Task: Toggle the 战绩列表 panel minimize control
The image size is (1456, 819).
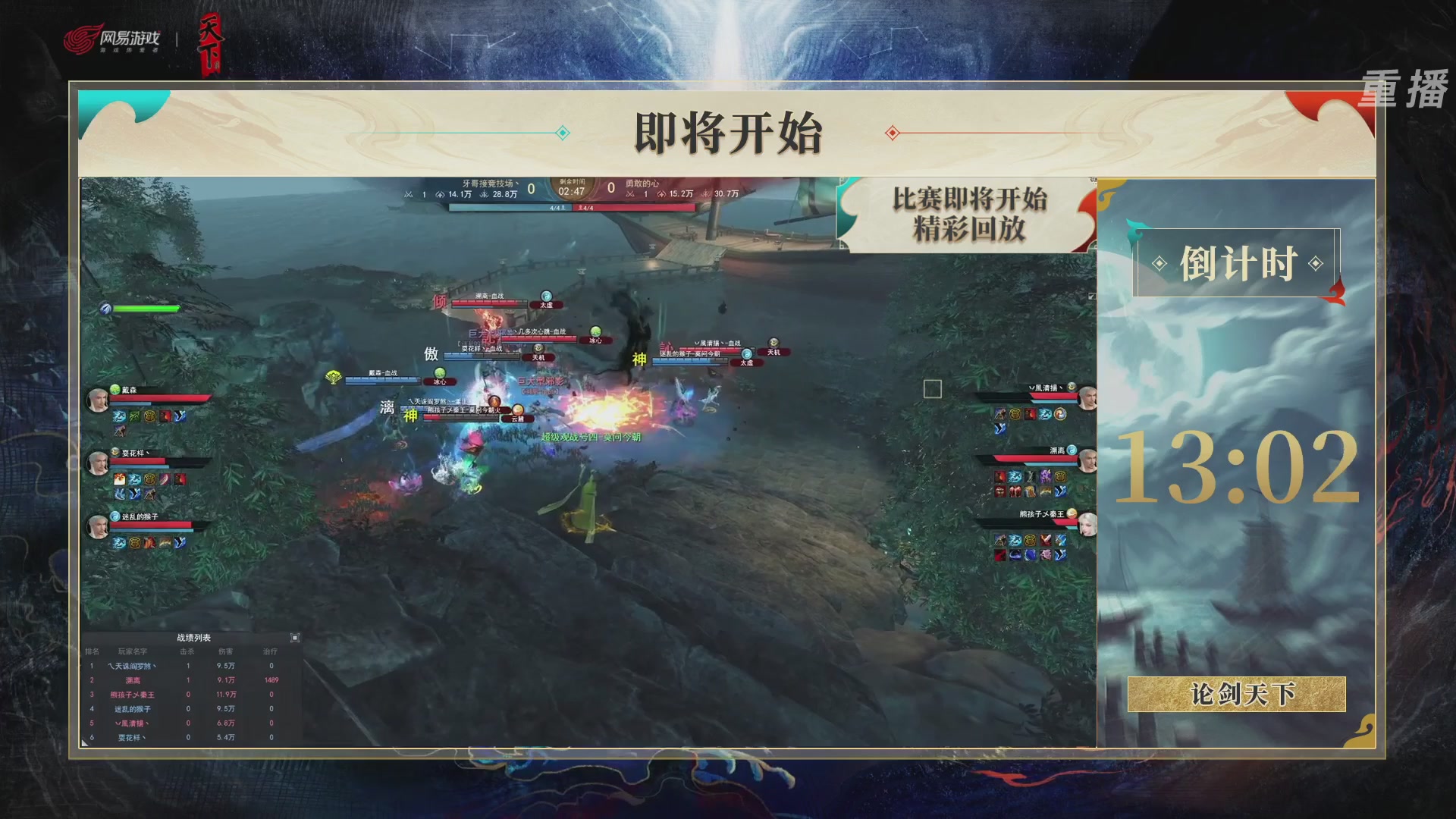Action: 295,638
